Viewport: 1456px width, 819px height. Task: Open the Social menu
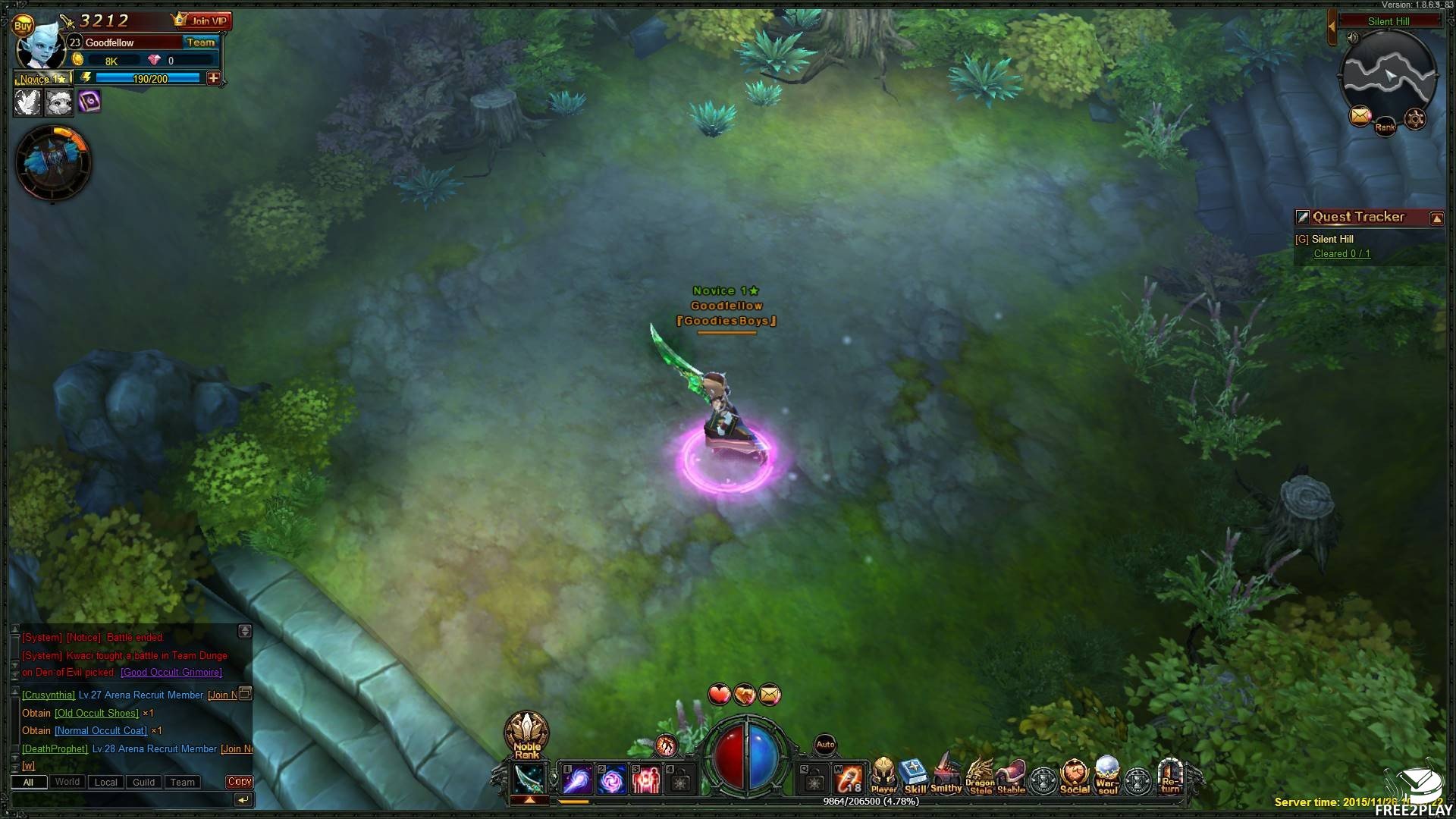1075,777
